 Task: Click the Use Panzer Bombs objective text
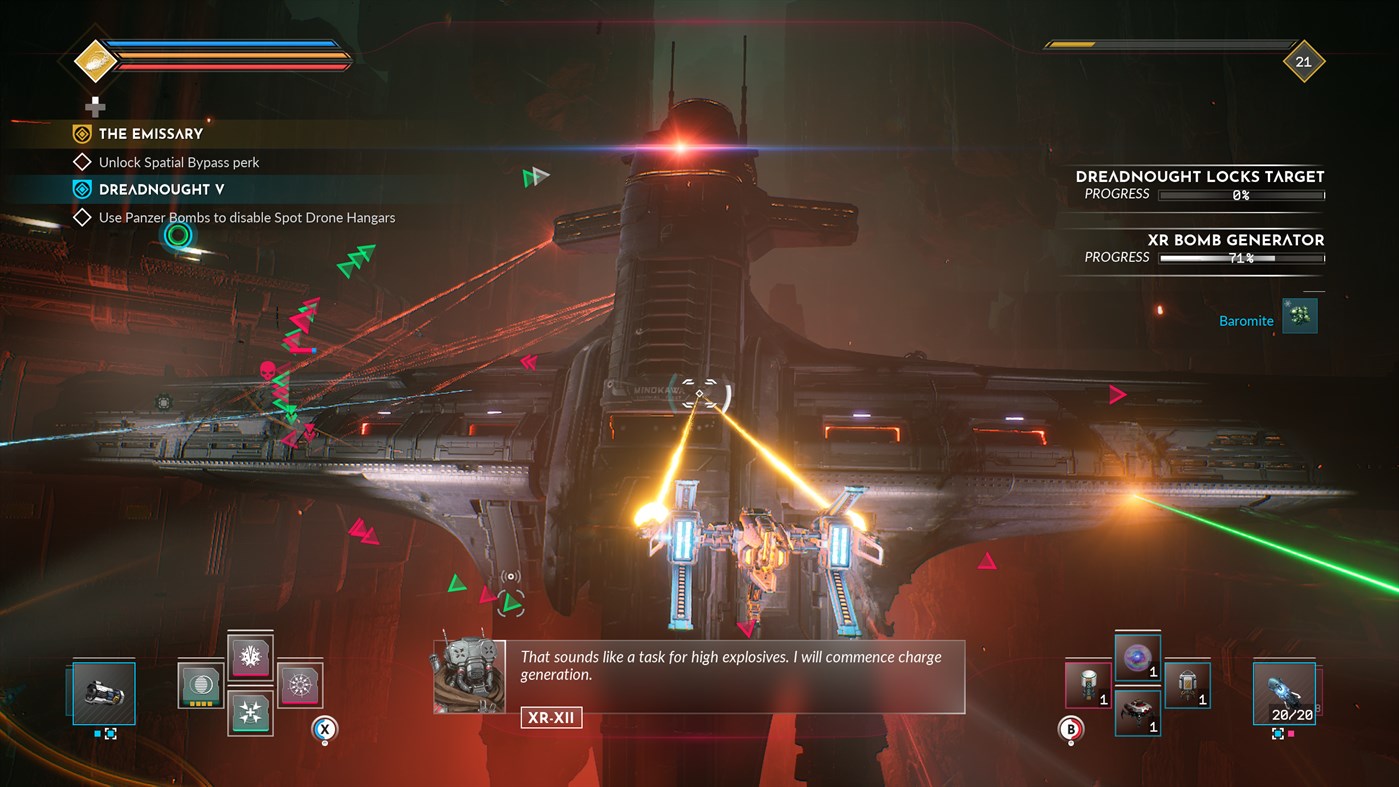(248, 217)
